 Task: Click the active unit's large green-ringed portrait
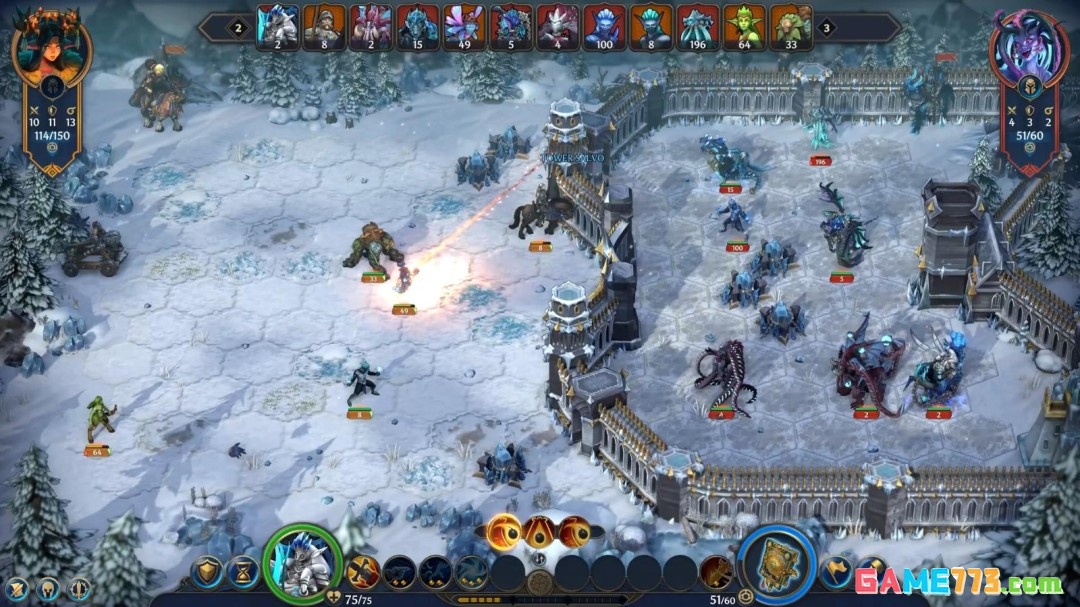[302, 562]
